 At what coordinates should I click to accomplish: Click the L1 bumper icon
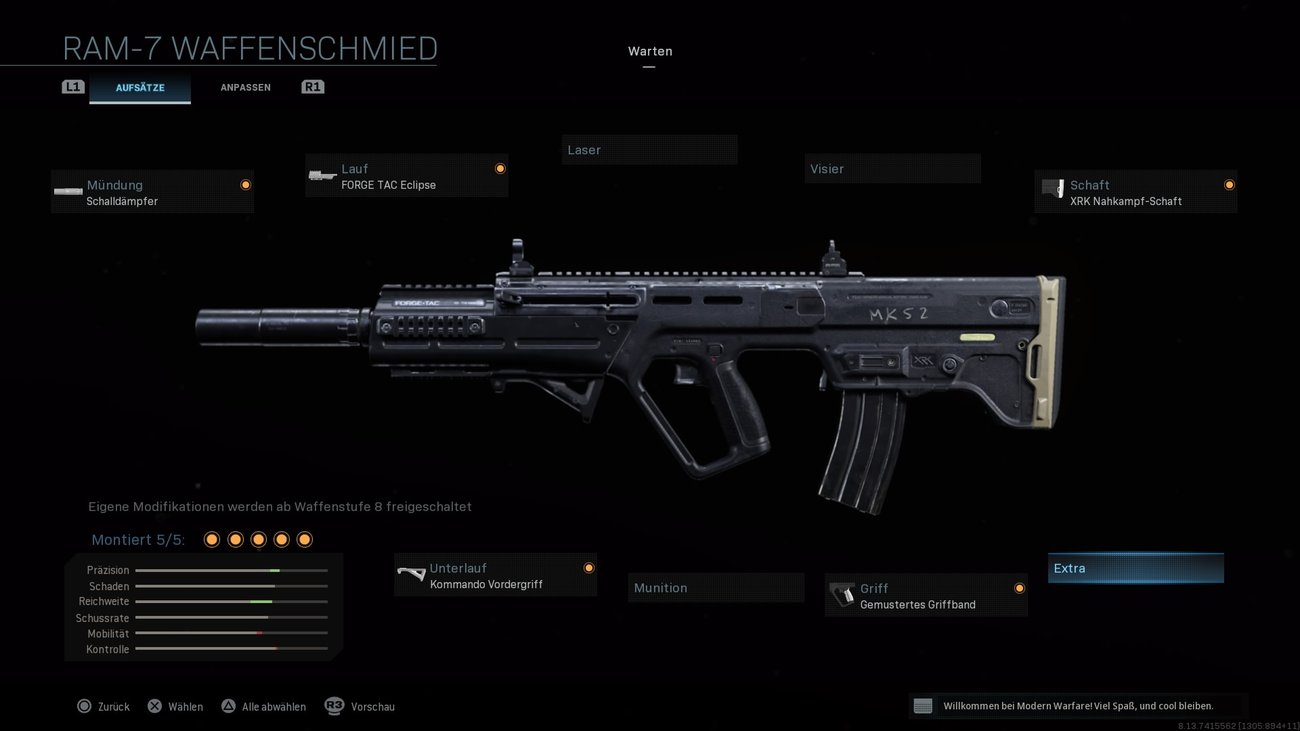72,86
